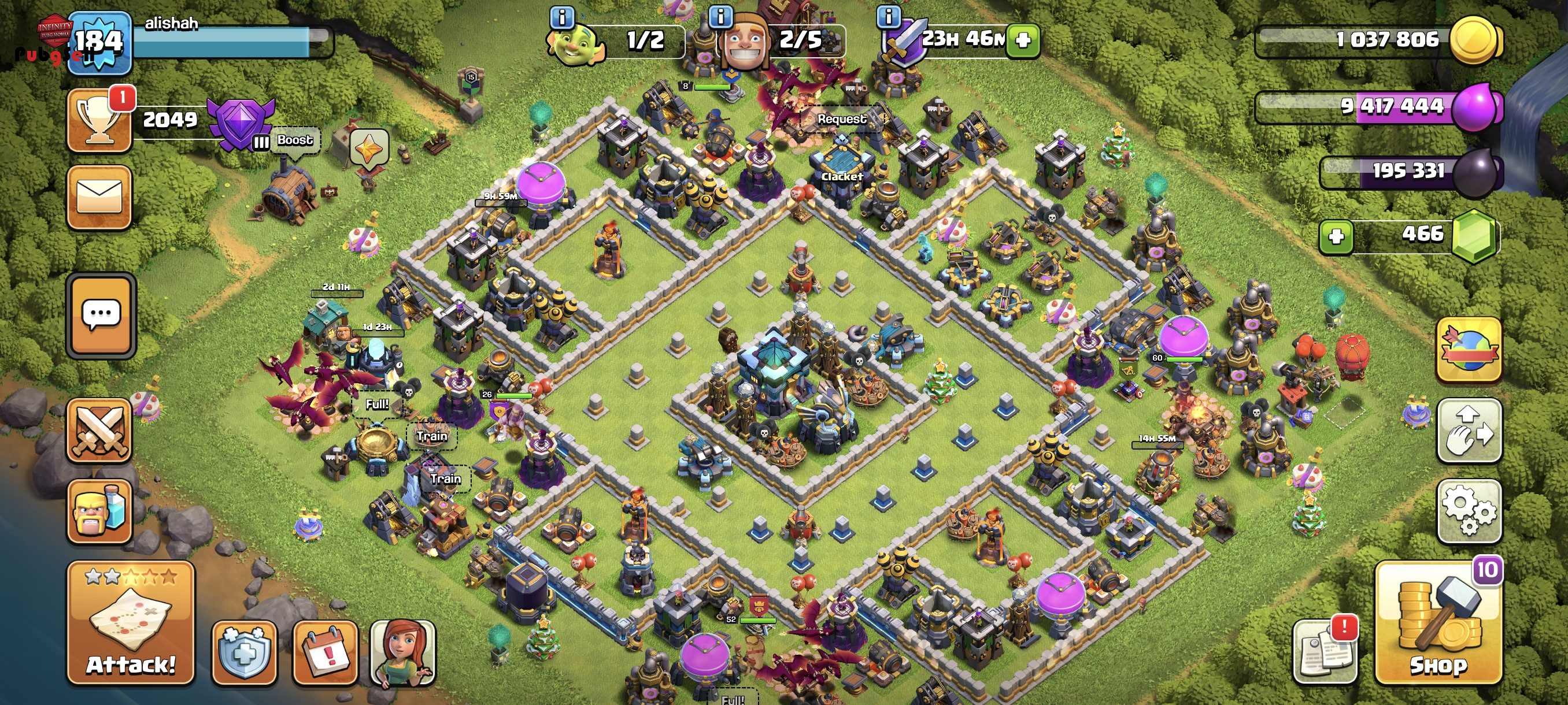The width and height of the screenshot is (1568, 705).
Task: Open the mail inbox
Action: pyautogui.click(x=99, y=197)
